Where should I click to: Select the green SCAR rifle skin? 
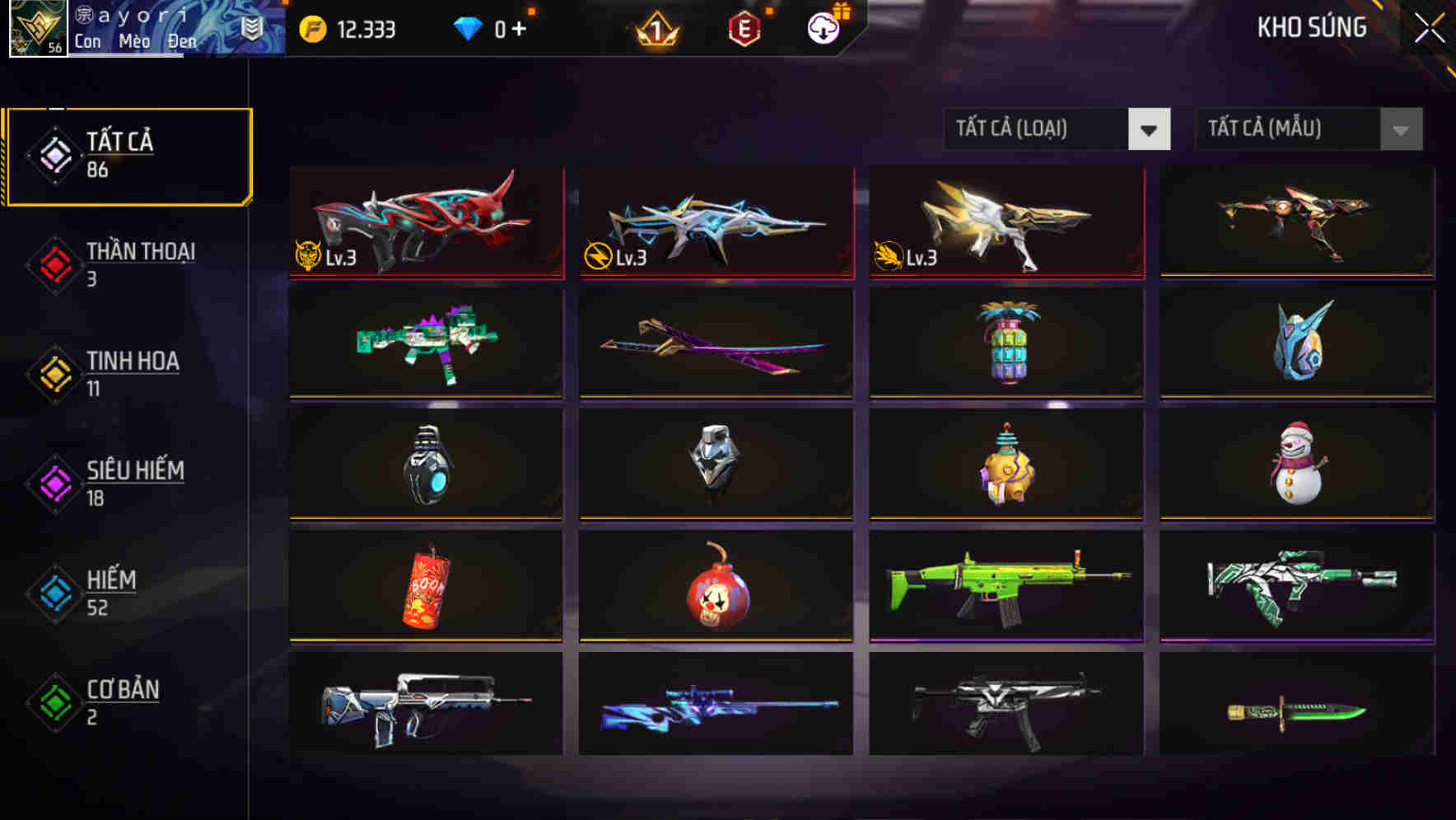tap(1005, 585)
